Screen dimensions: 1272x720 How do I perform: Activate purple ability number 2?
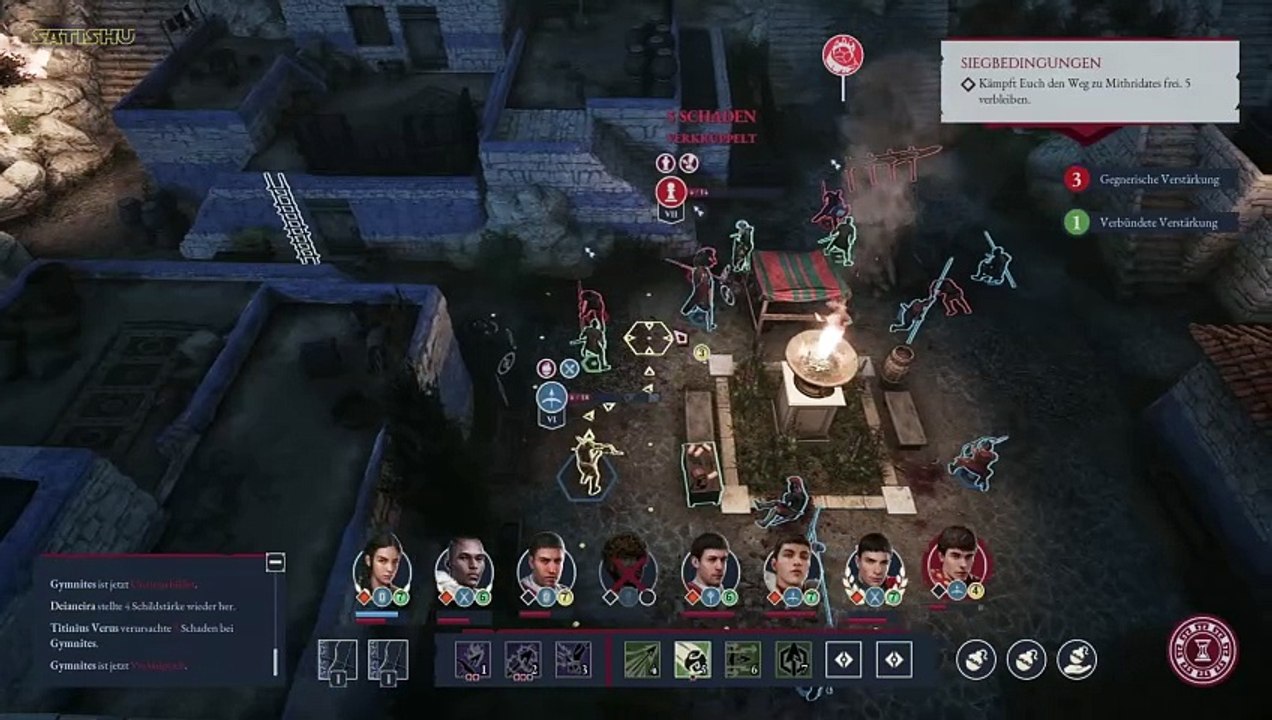522,659
